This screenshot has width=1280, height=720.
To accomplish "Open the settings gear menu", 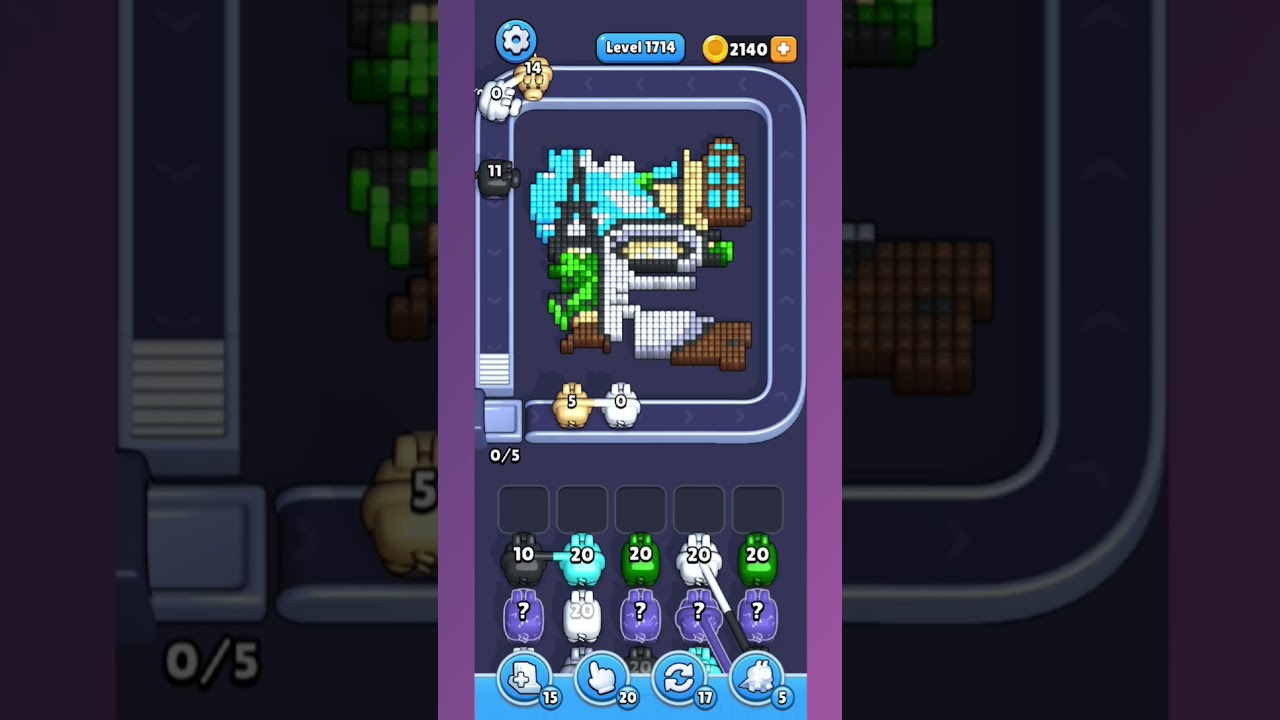I will tap(517, 40).
